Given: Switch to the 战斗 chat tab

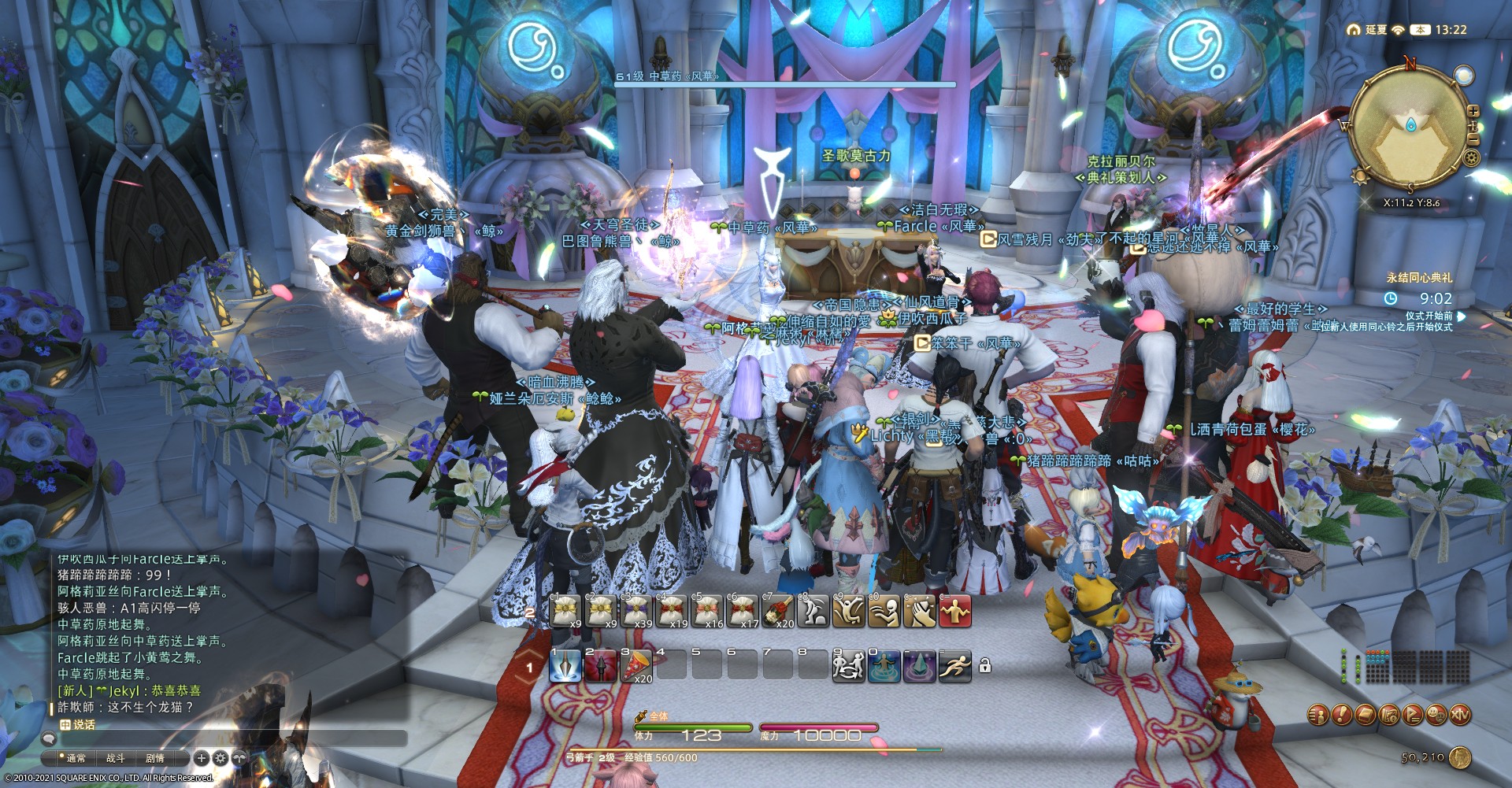Looking at the screenshot, I should (116, 758).
